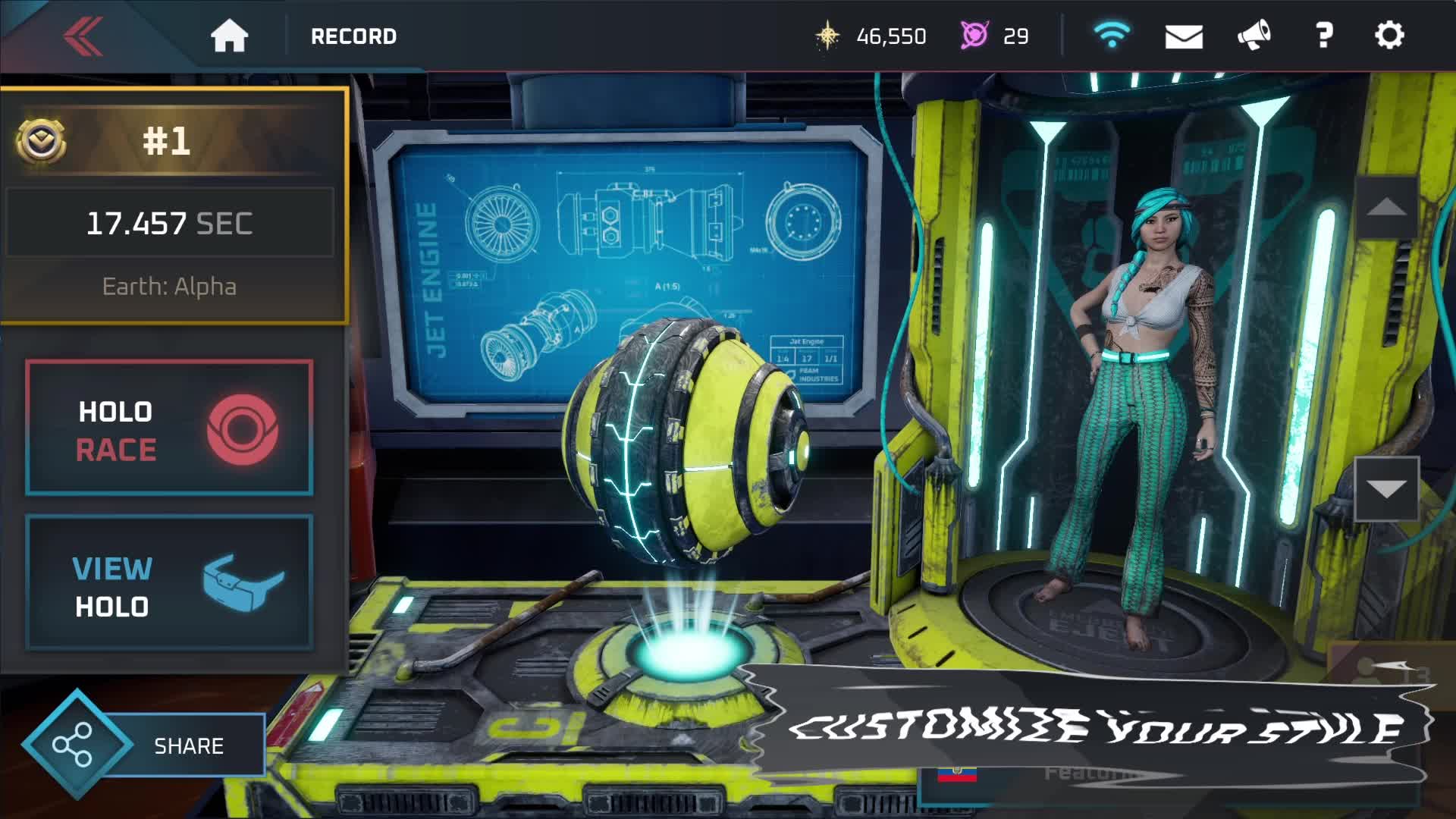Image resolution: width=1456 pixels, height=819 pixels.
Task: Open help using the question mark icon
Action: [x=1325, y=36]
